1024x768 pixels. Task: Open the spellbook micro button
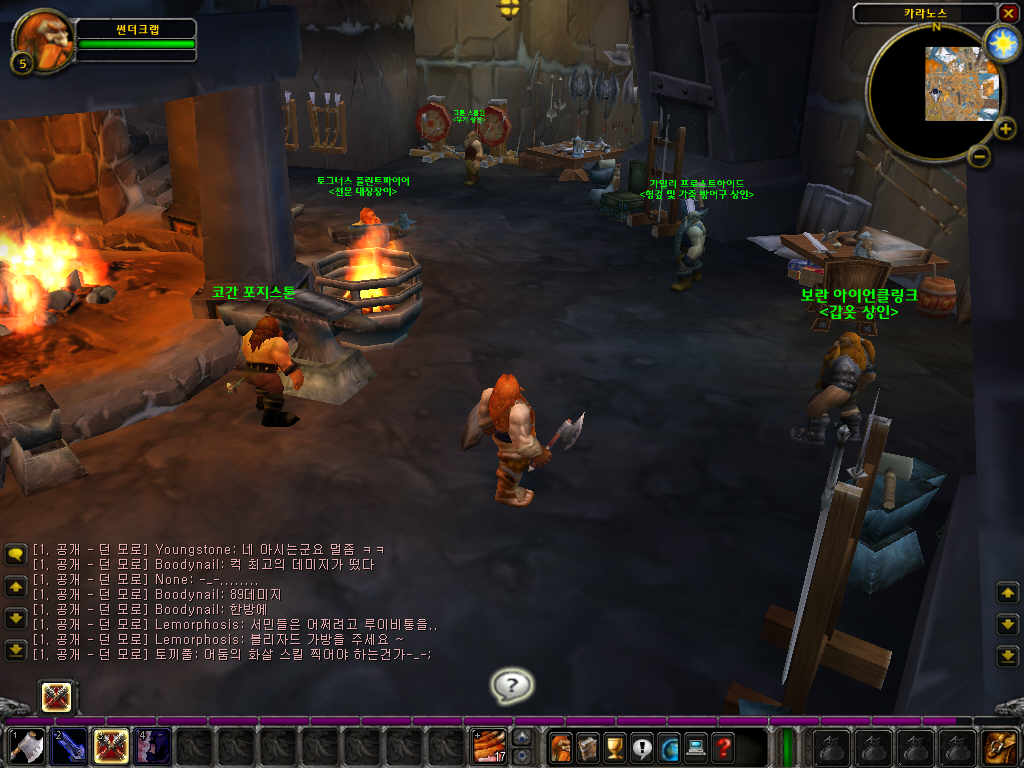point(587,747)
